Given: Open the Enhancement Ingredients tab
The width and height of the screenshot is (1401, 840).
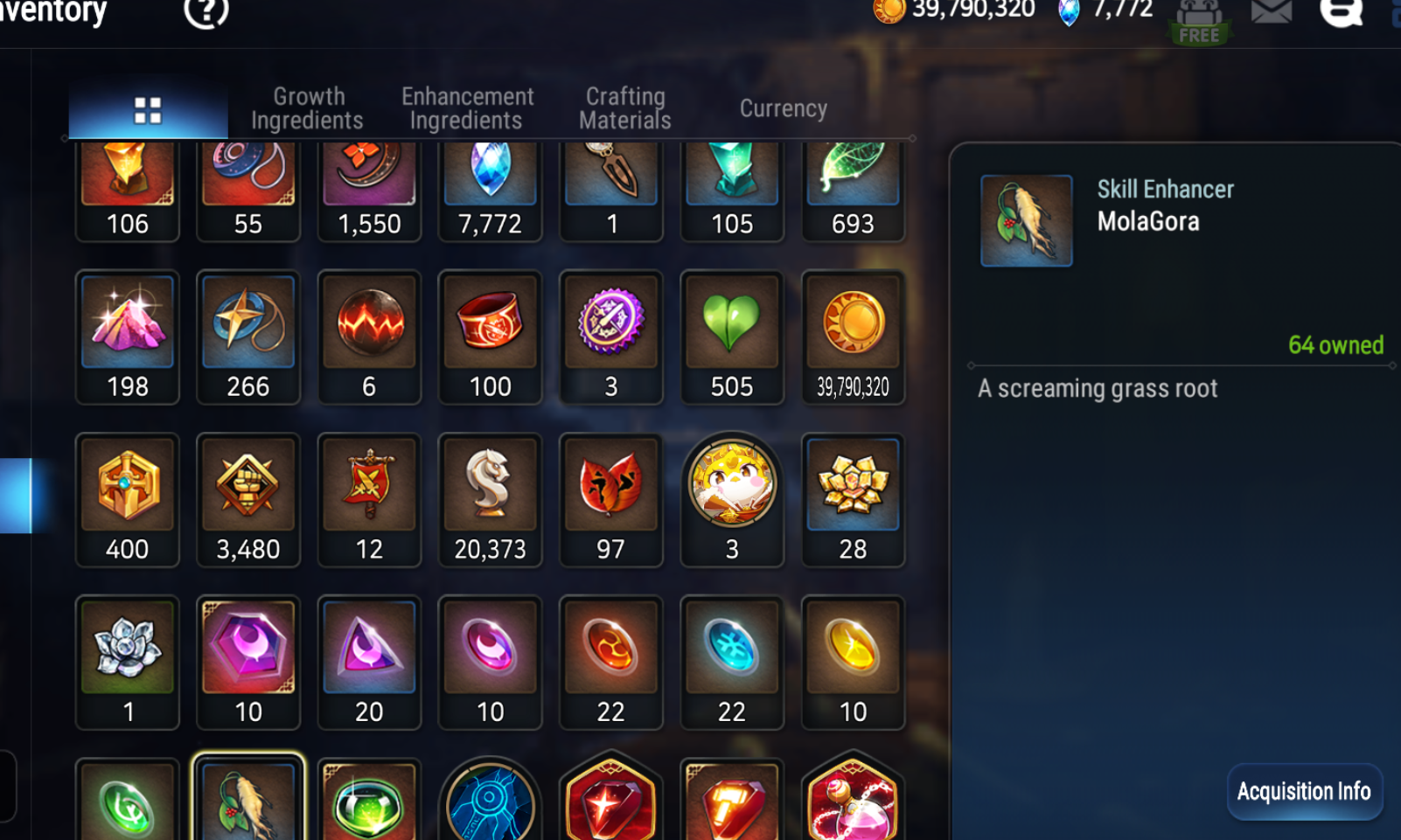Looking at the screenshot, I should (467, 108).
